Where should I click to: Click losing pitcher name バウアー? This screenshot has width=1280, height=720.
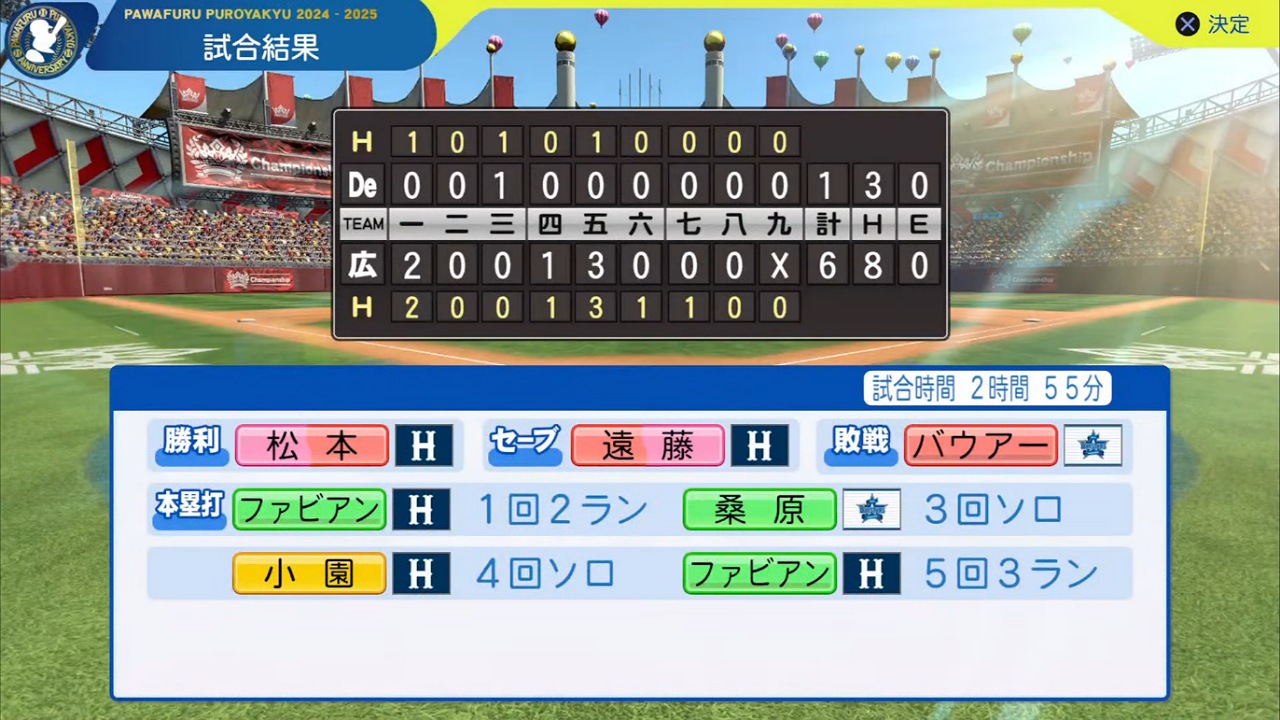pyautogui.click(x=980, y=446)
